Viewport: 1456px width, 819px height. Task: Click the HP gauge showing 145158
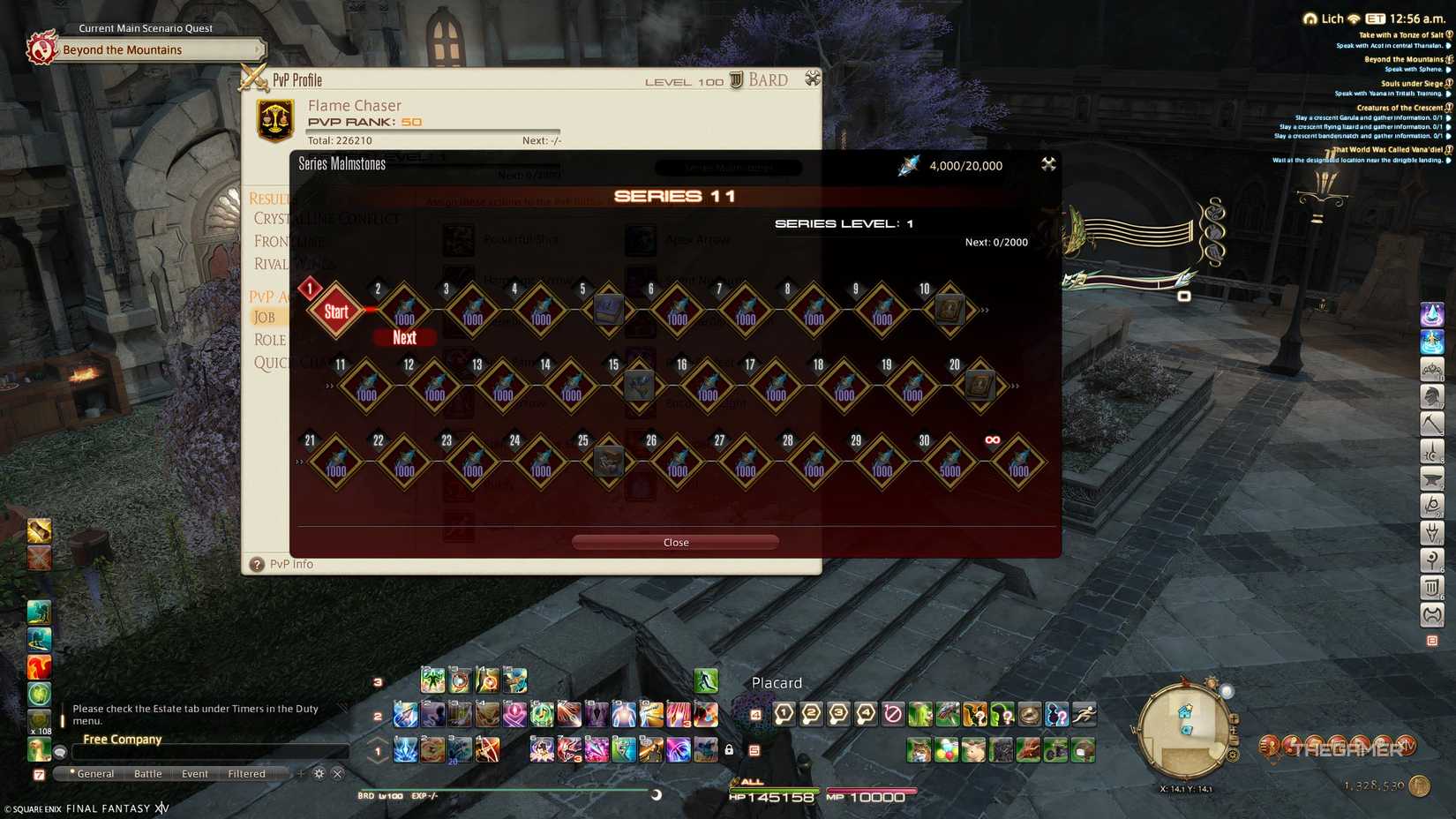tap(775, 795)
